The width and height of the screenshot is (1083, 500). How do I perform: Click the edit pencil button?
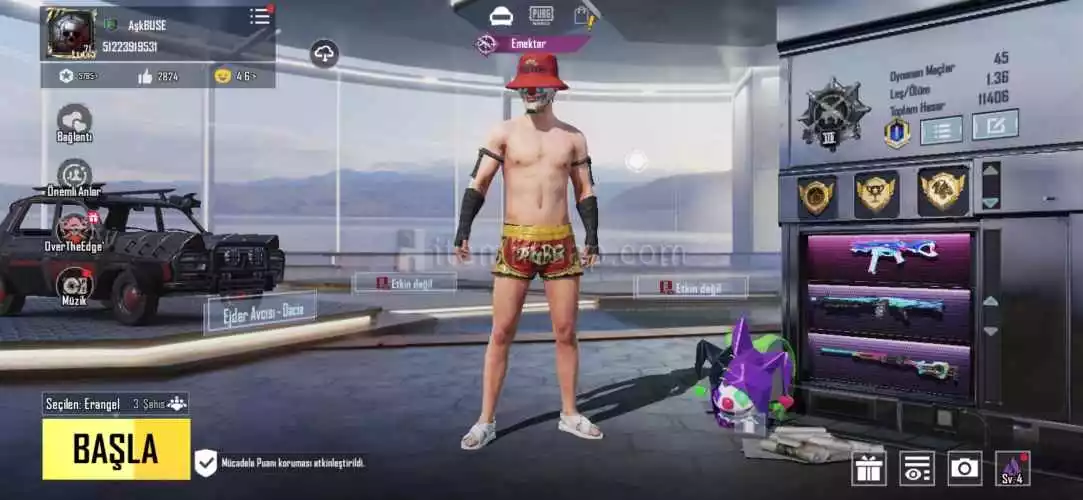(994, 125)
